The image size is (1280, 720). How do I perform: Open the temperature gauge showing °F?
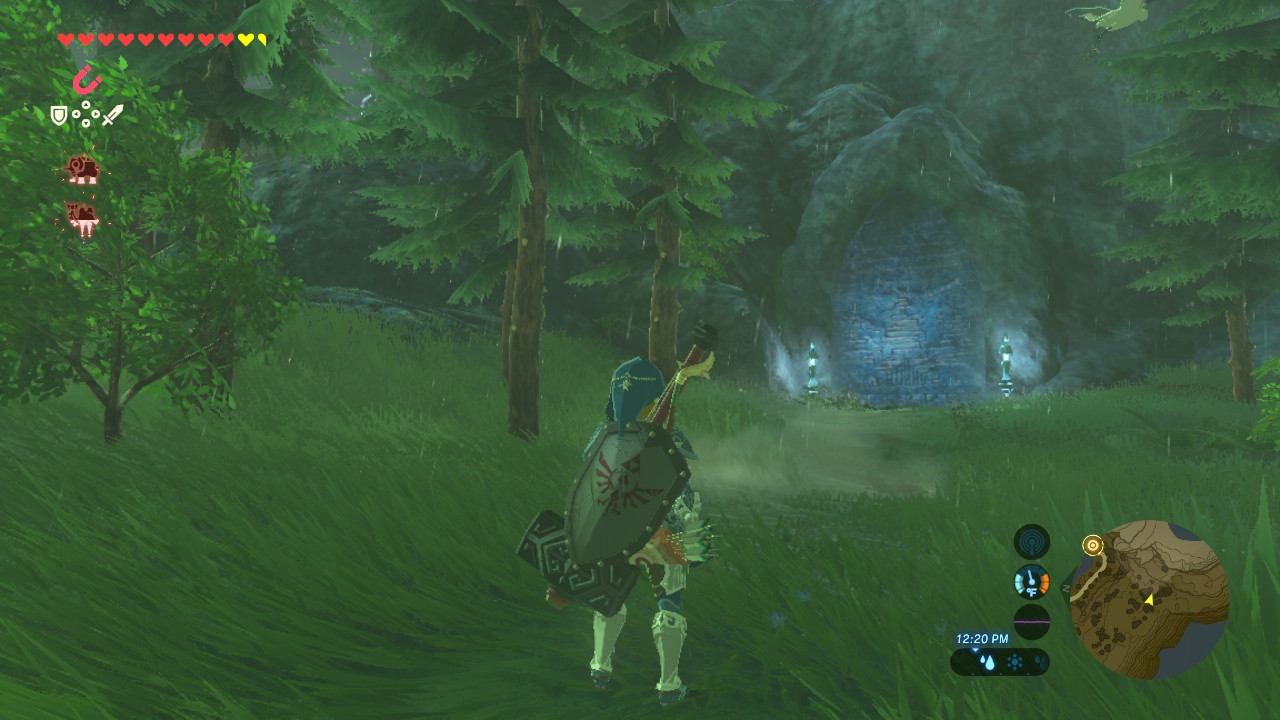point(1031,581)
